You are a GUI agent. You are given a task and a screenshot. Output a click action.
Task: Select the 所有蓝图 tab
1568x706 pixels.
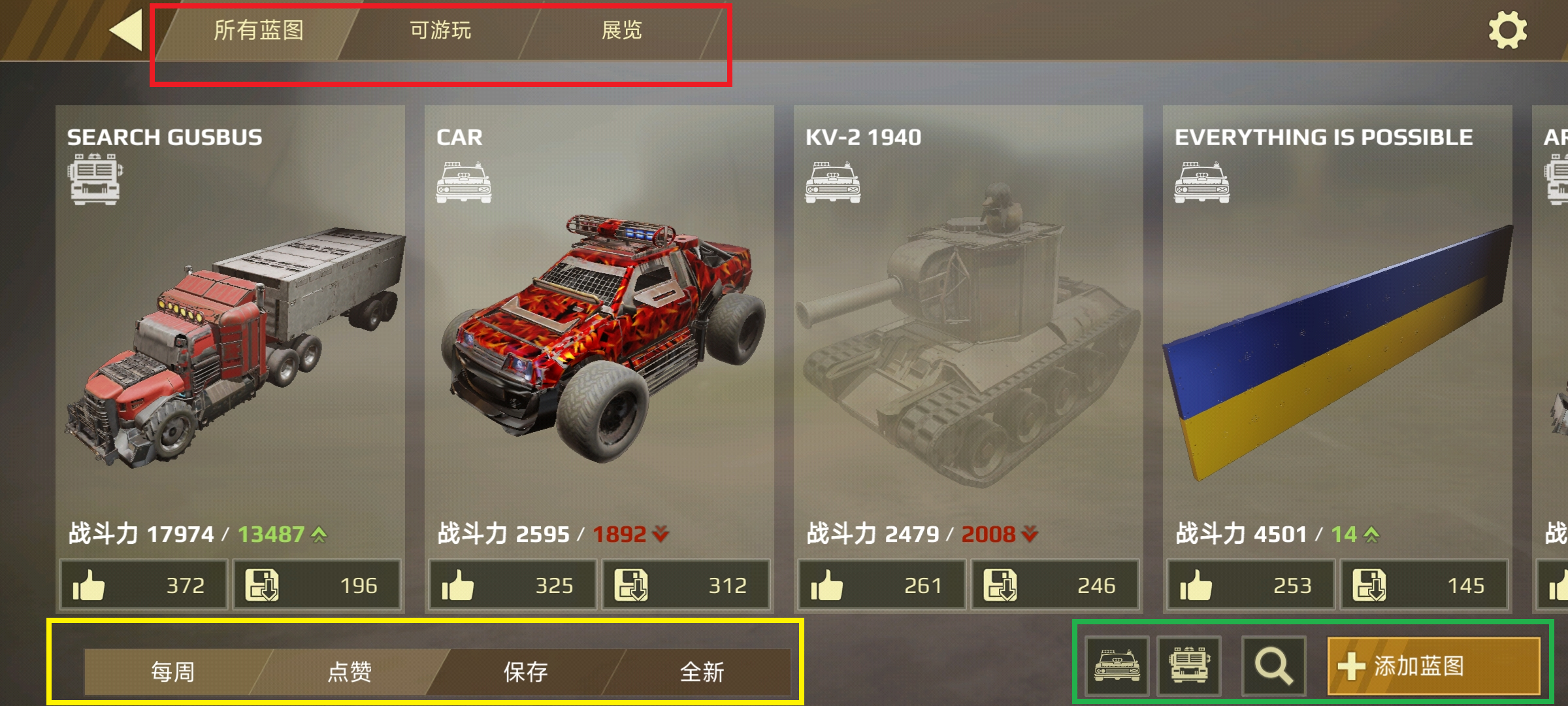point(258,31)
